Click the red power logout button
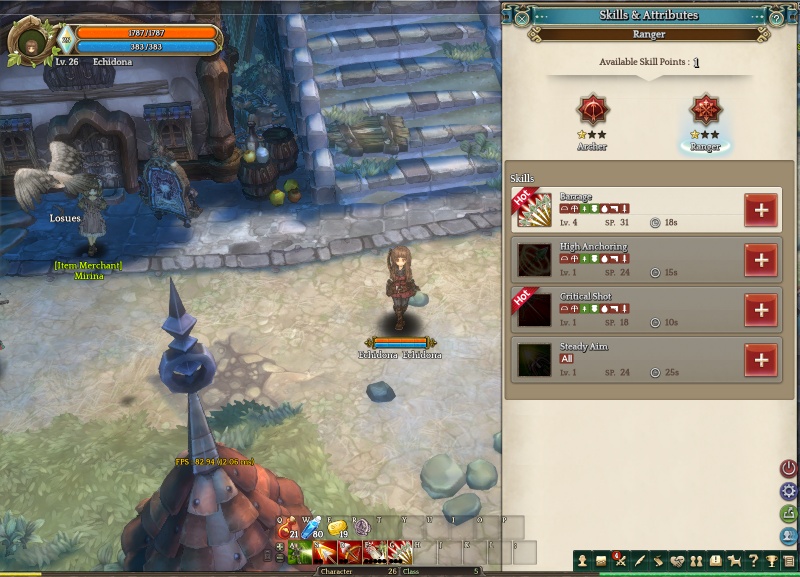Screen dimensions: 800x577 (789, 468)
